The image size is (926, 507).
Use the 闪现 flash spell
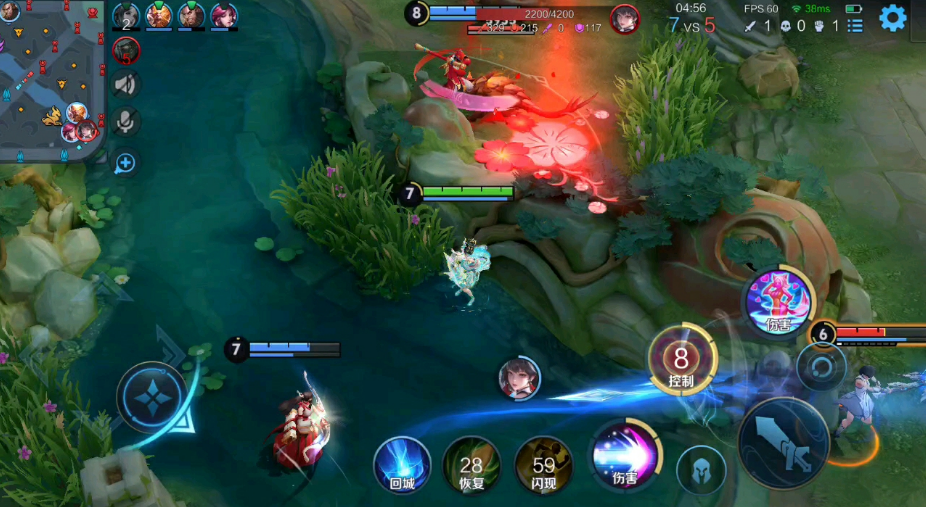coord(544,465)
